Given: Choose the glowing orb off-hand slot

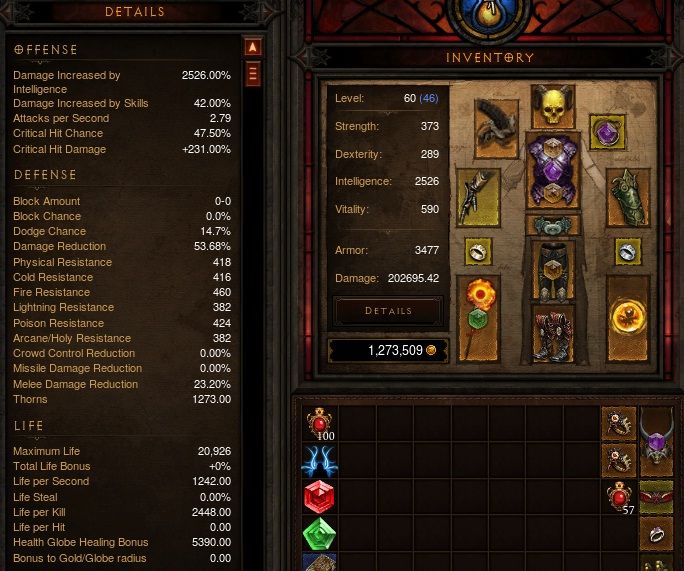Looking at the screenshot, I should point(628,316).
